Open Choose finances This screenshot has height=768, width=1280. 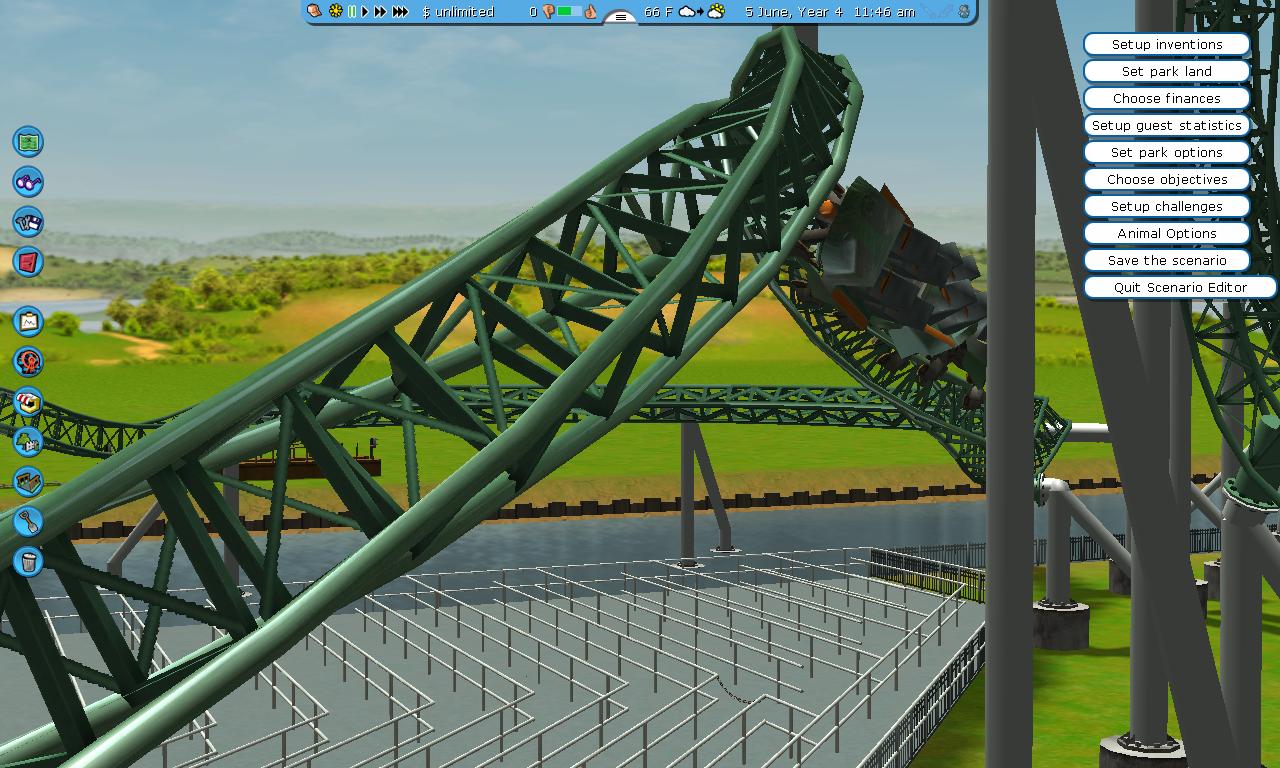(x=1166, y=99)
